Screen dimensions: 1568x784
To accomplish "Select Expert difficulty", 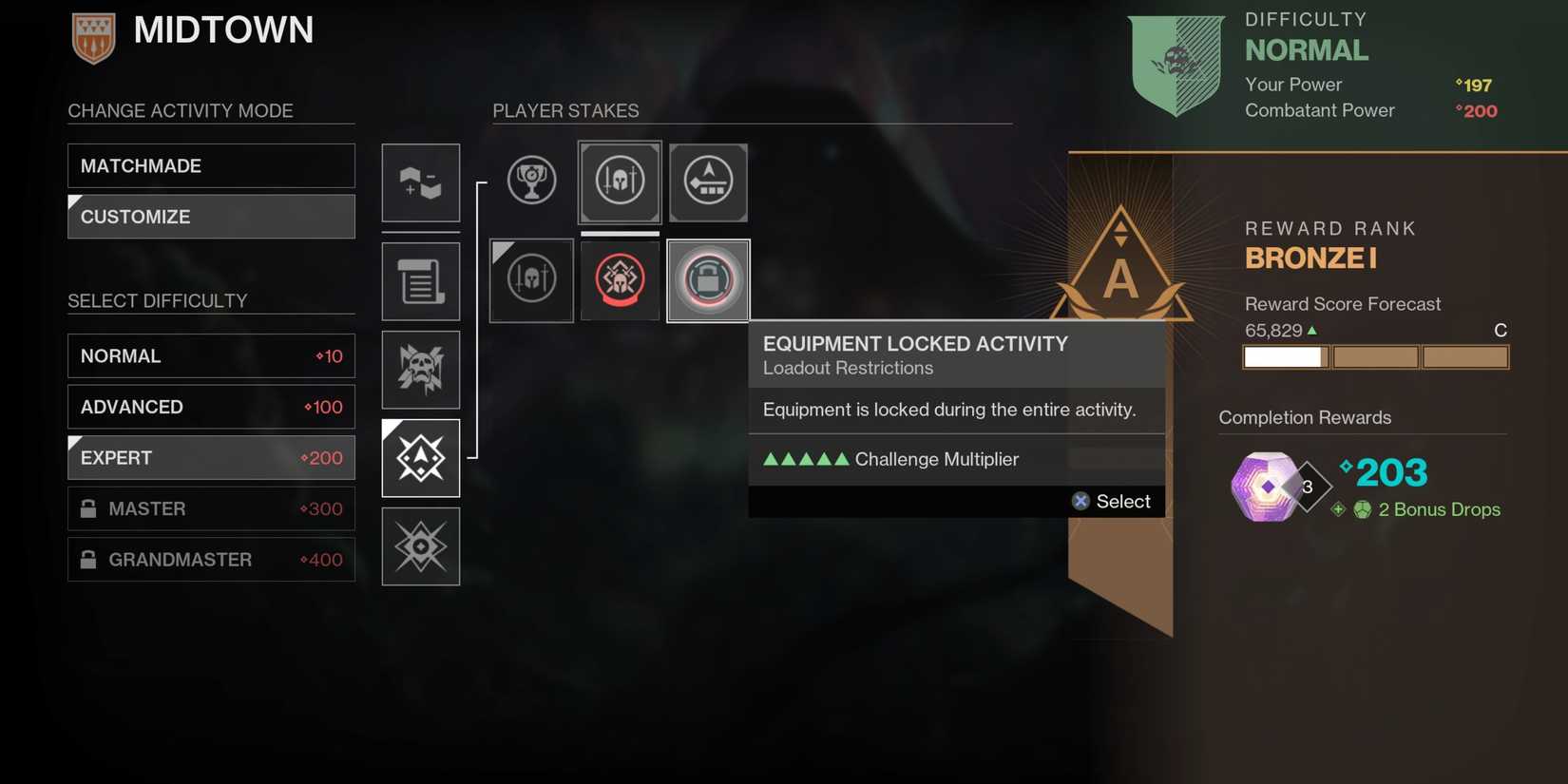I will click(210, 457).
